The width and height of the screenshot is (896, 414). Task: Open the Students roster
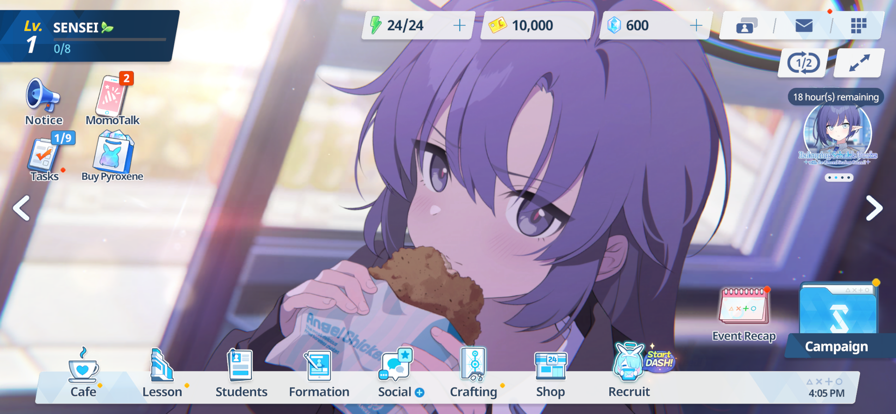coord(241,372)
